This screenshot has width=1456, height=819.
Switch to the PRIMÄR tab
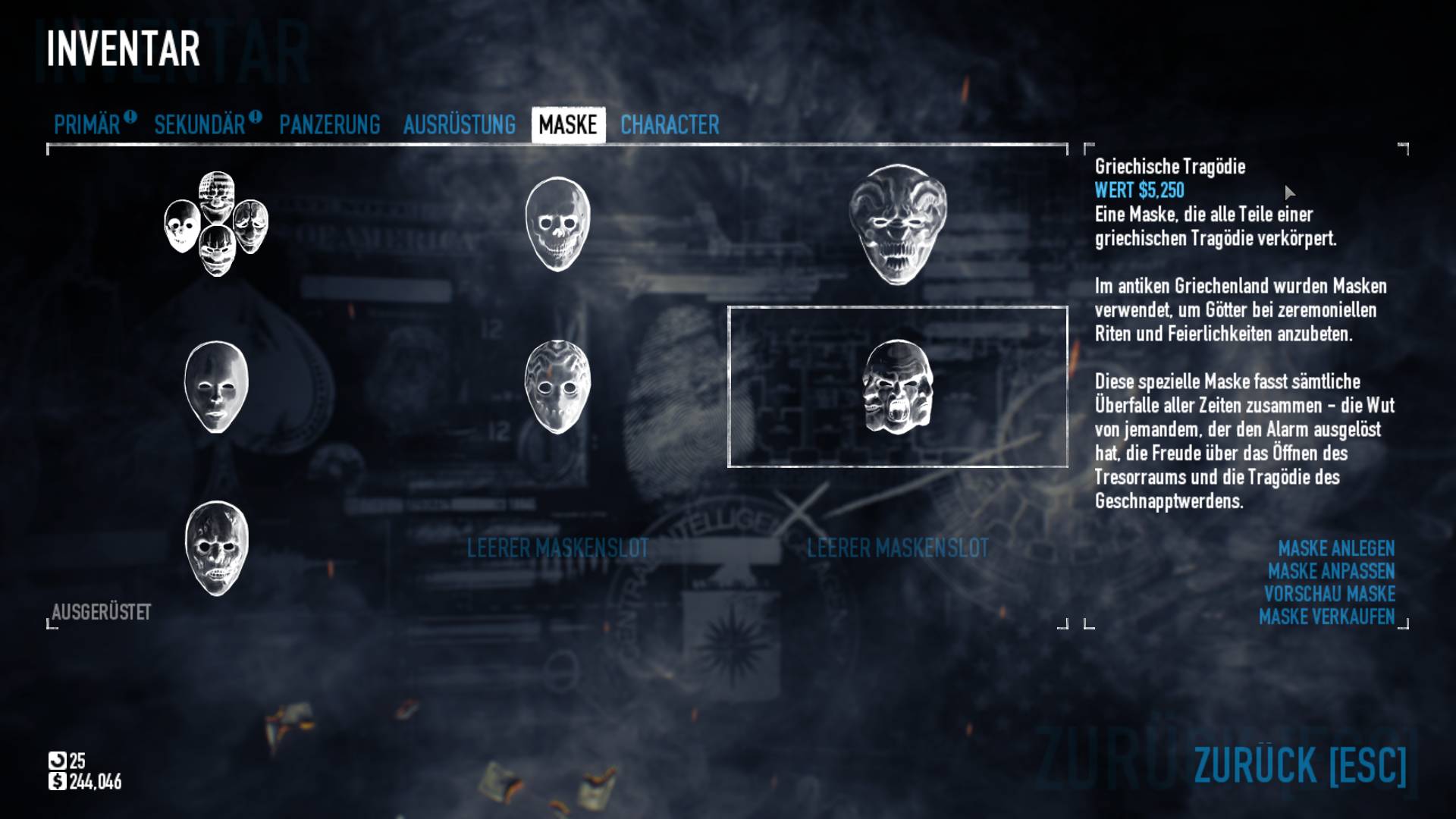pyautogui.click(x=87, y=125)
